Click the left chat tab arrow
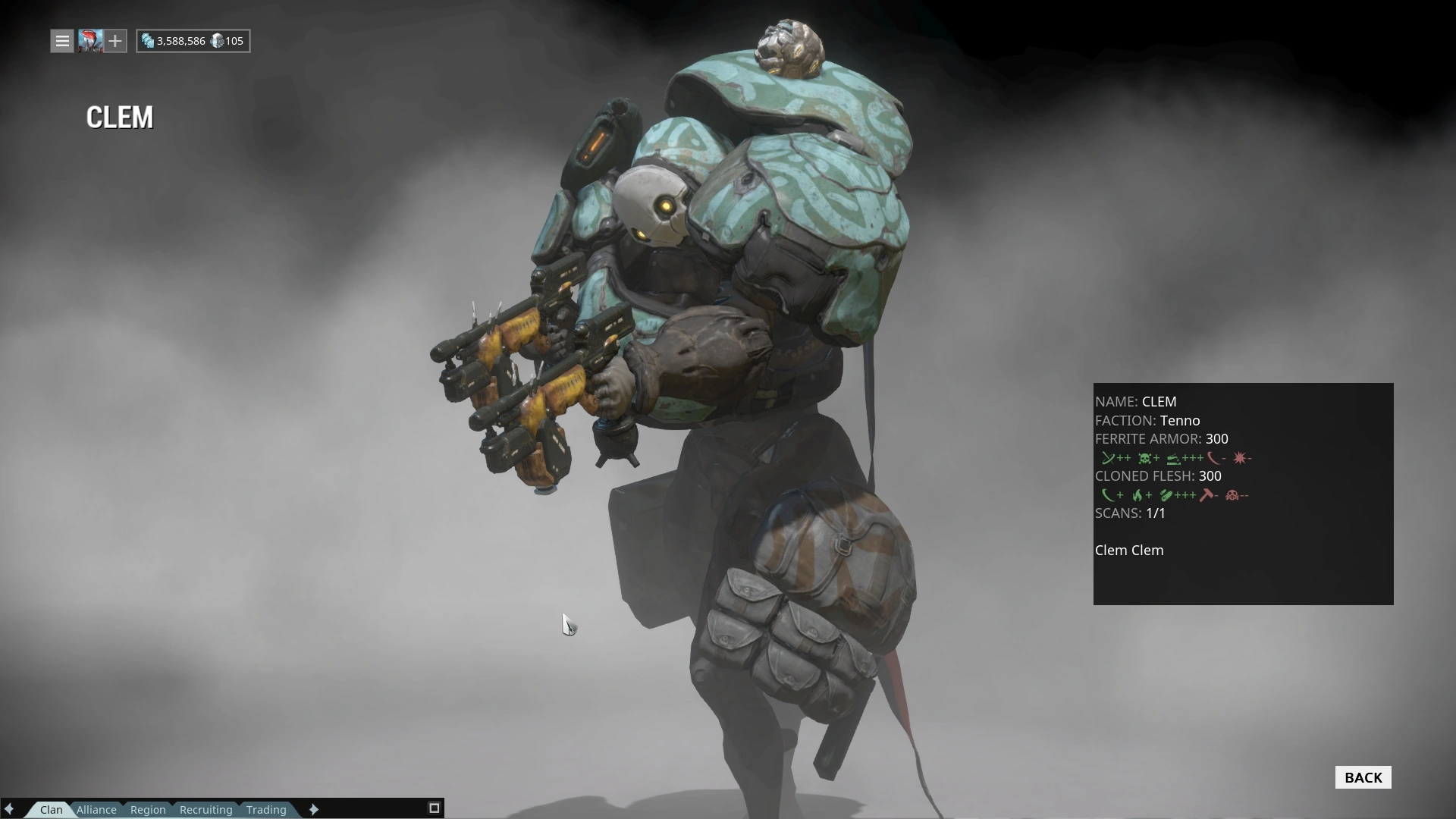The height and width of the screenshot is (819, 1456). pyautogui.click(x=10, y=809)
